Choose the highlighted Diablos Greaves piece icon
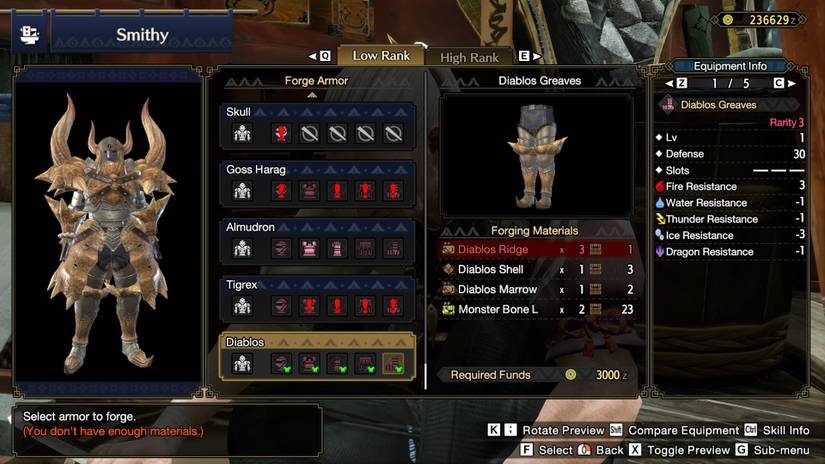The width and height of the screenshot is (825, 464). [393, 365]
